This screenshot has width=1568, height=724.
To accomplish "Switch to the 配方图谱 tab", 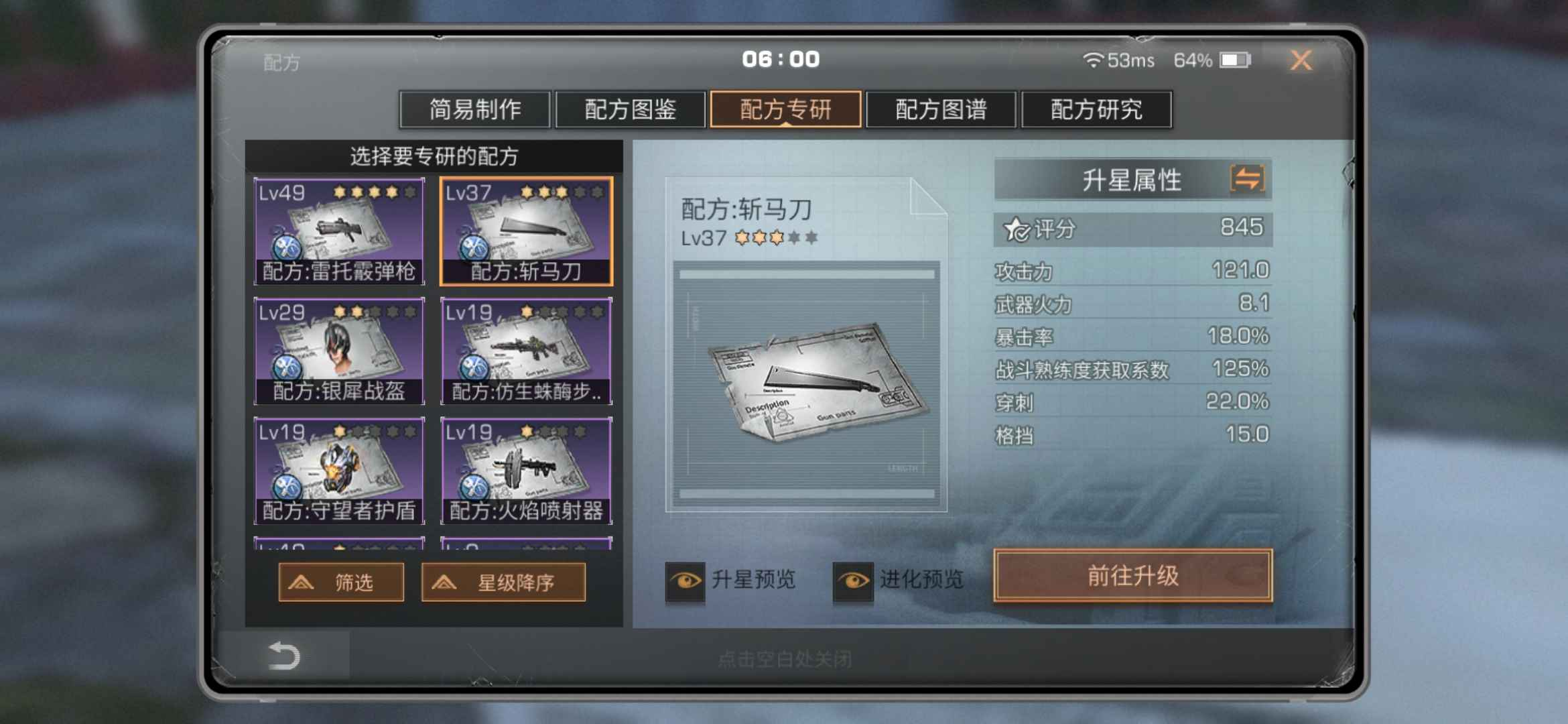I will [x=941, y=109].
